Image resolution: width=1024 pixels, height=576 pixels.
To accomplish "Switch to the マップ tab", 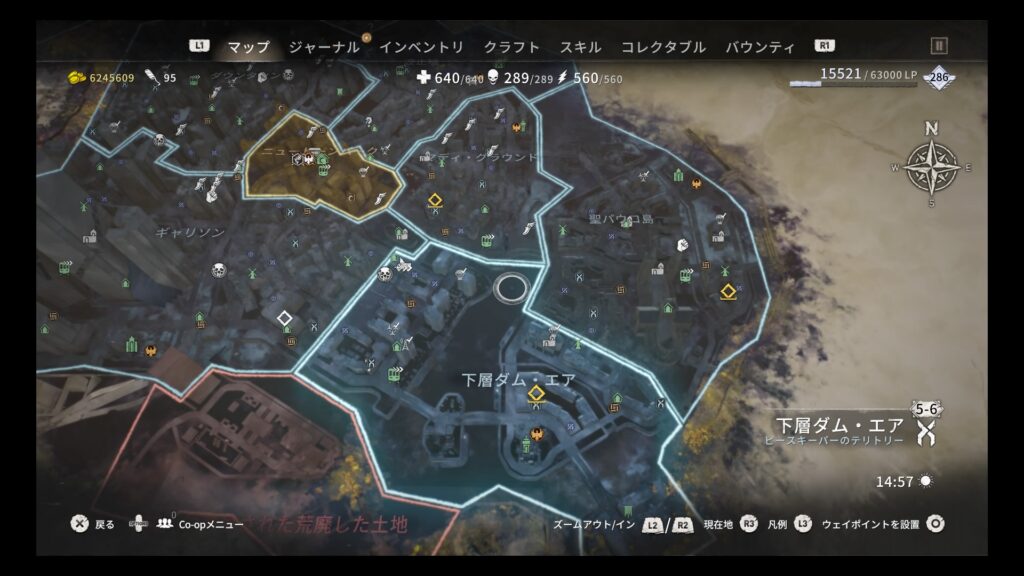I will coord(248,47).
